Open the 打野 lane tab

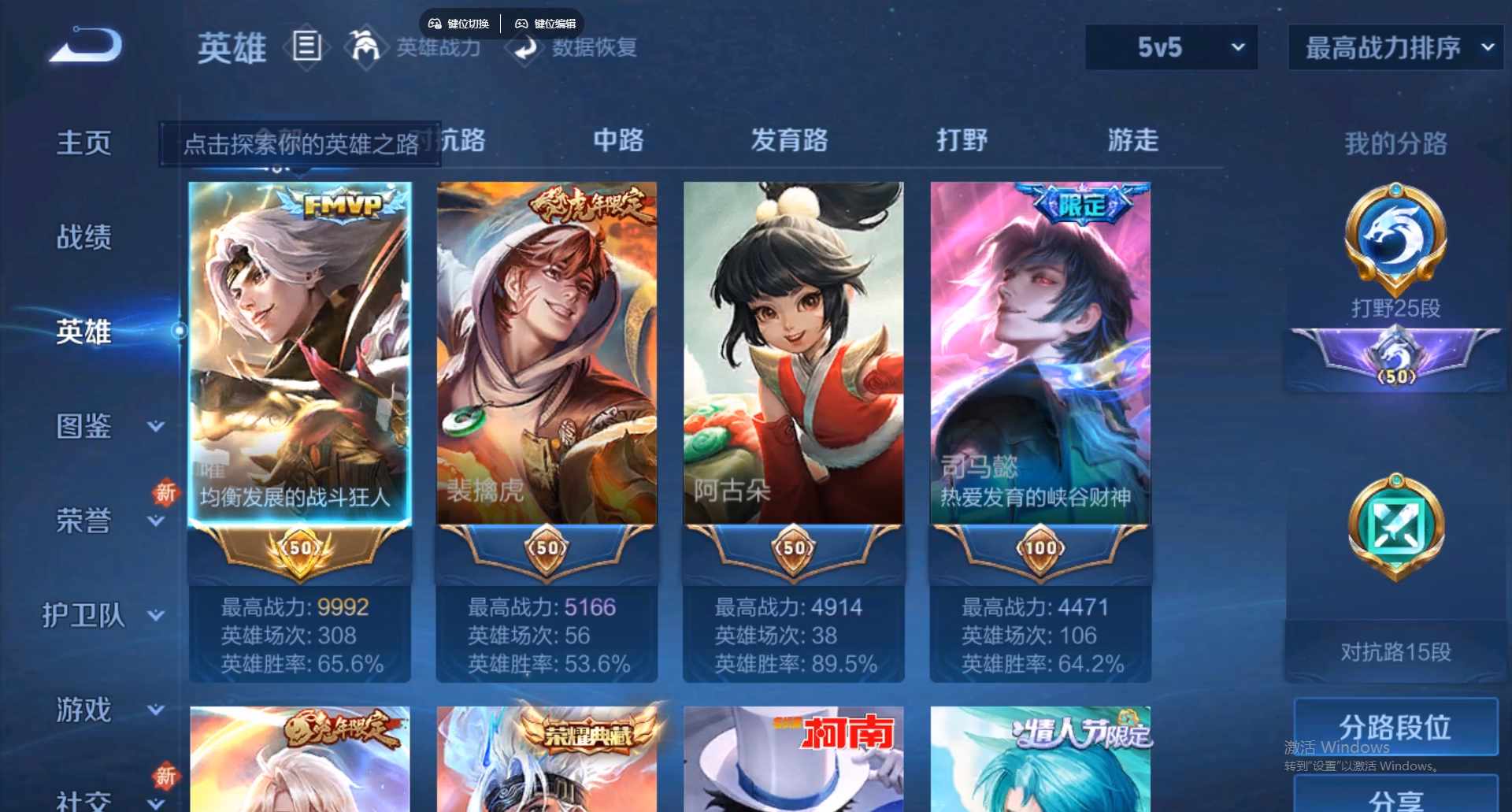click(962, 141)
